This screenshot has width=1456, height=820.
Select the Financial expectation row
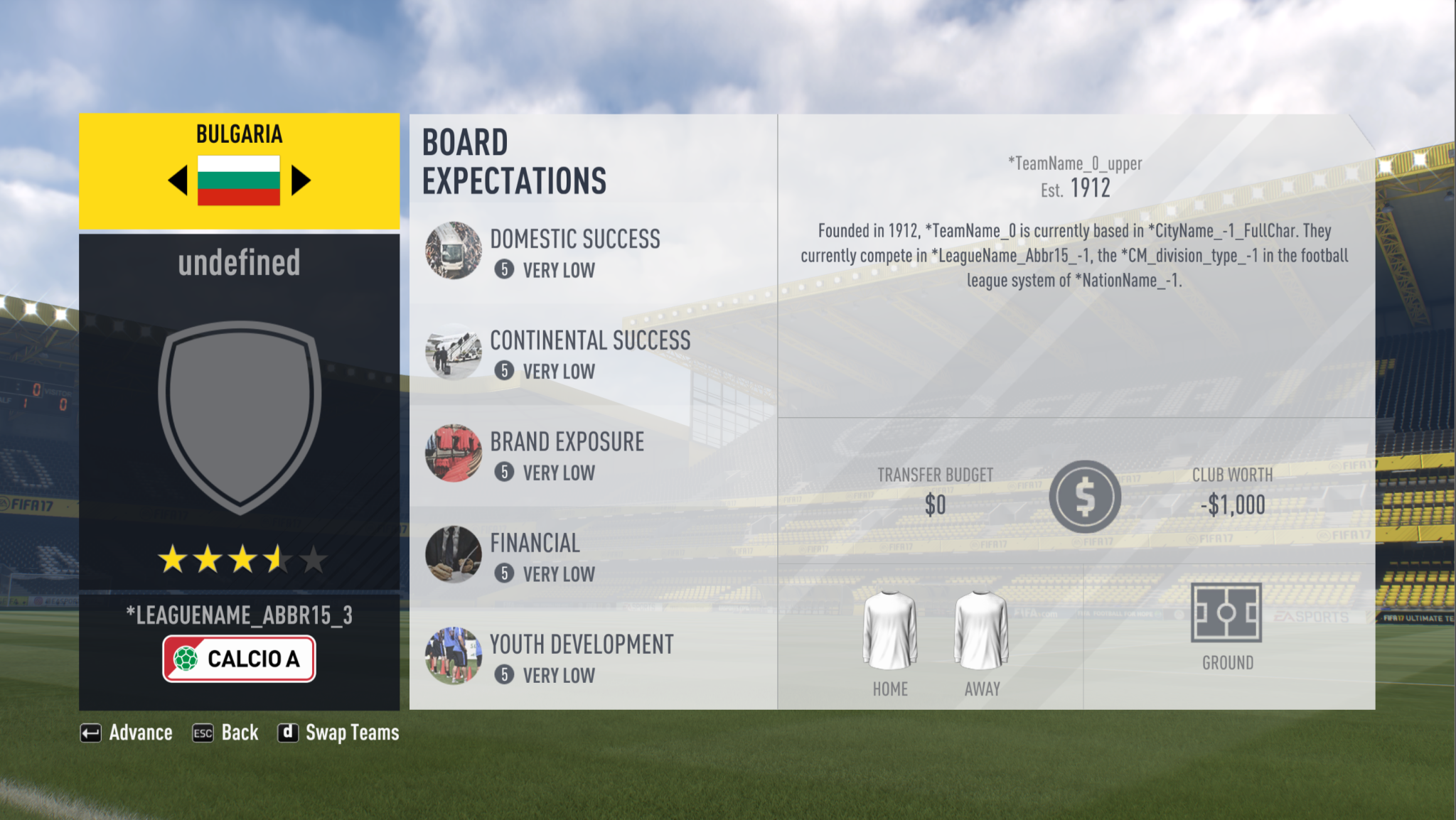(x=535, y=556)
